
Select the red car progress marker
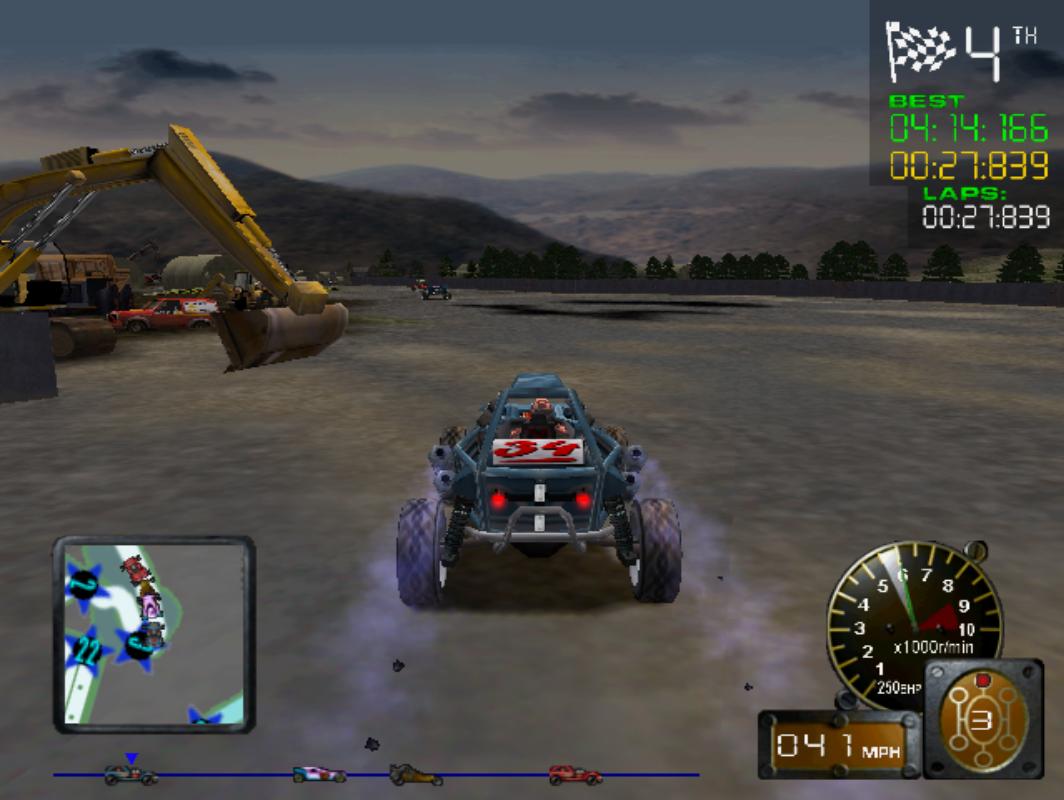[575, 774]
